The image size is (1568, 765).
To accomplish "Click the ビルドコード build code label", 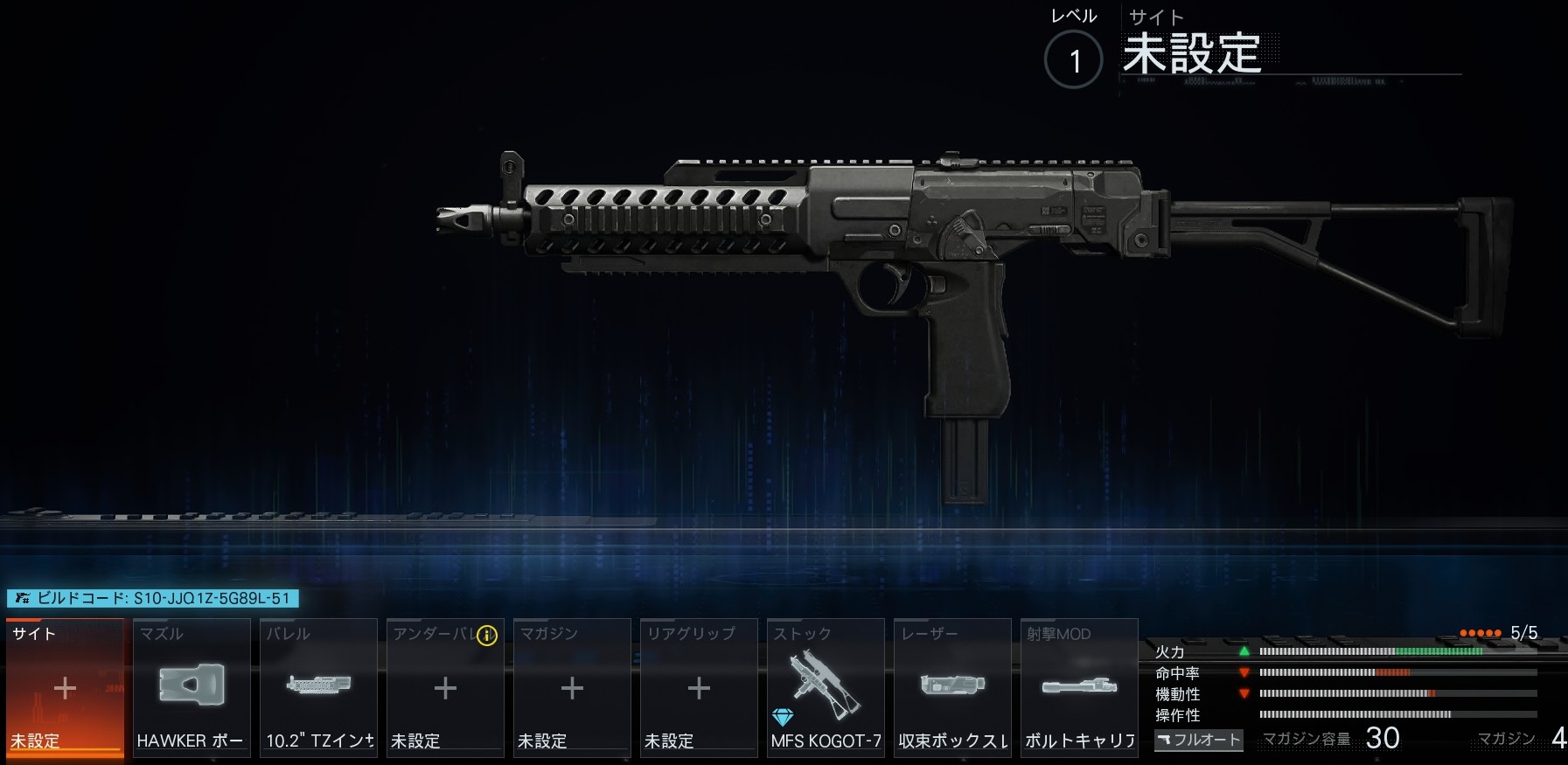I will coord(153,599).
